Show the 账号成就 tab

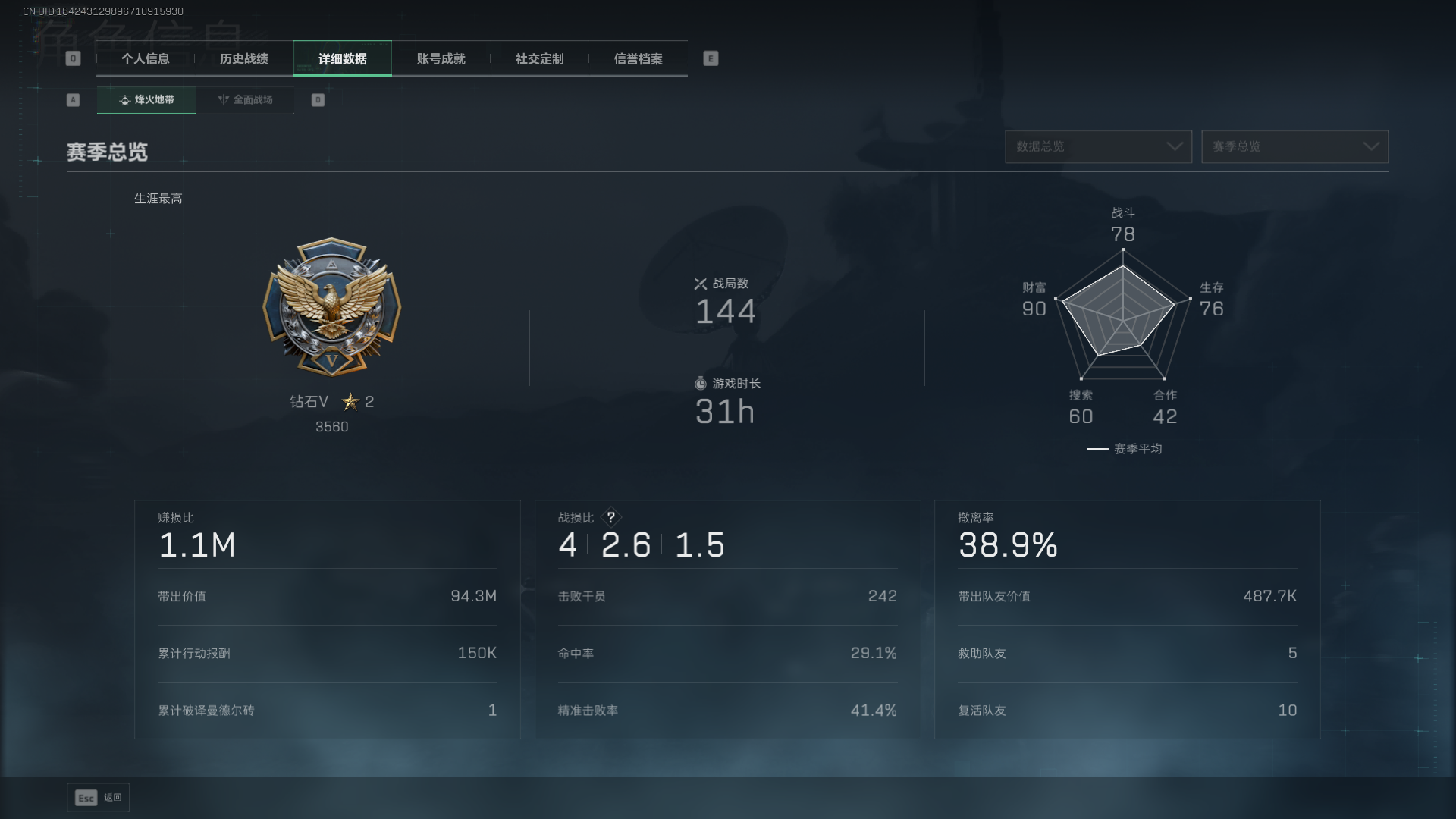coord(441,59)
